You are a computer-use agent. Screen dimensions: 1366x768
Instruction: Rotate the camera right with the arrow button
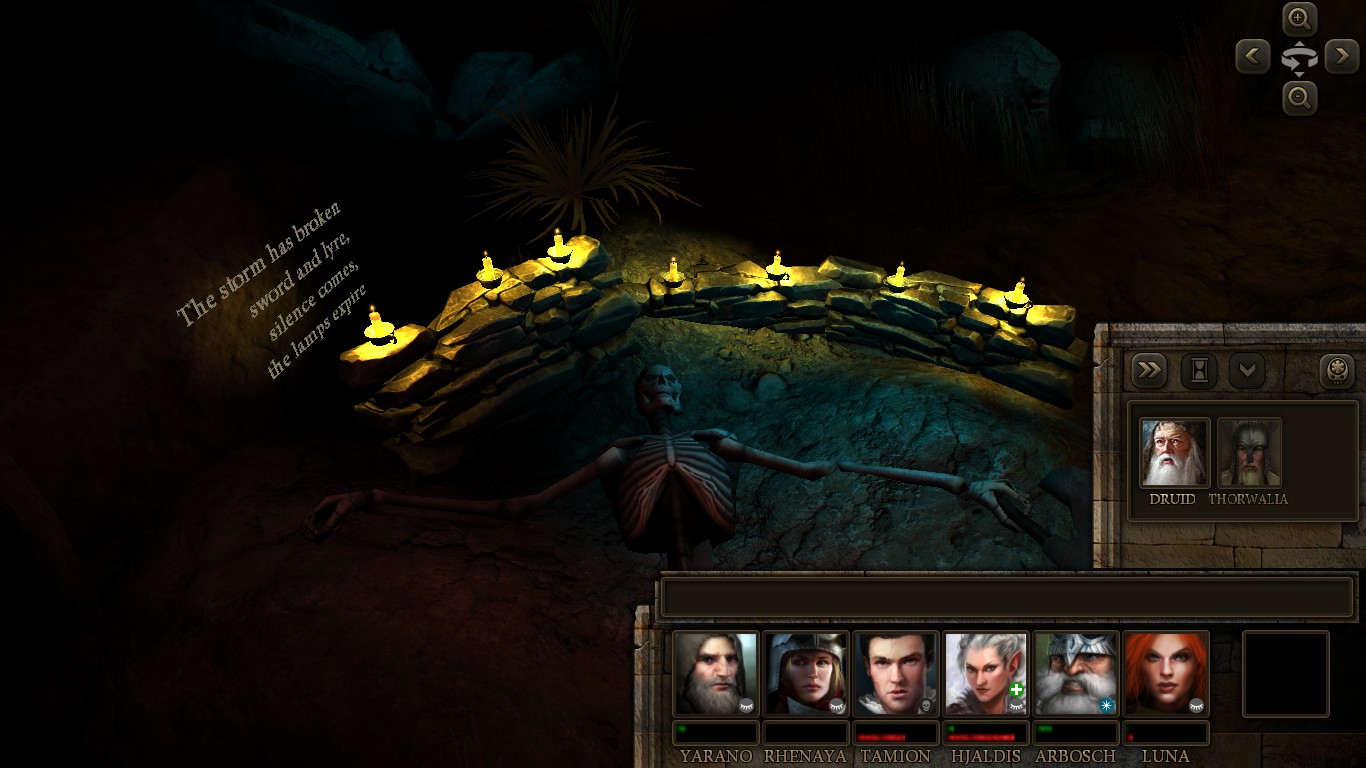1342,56
